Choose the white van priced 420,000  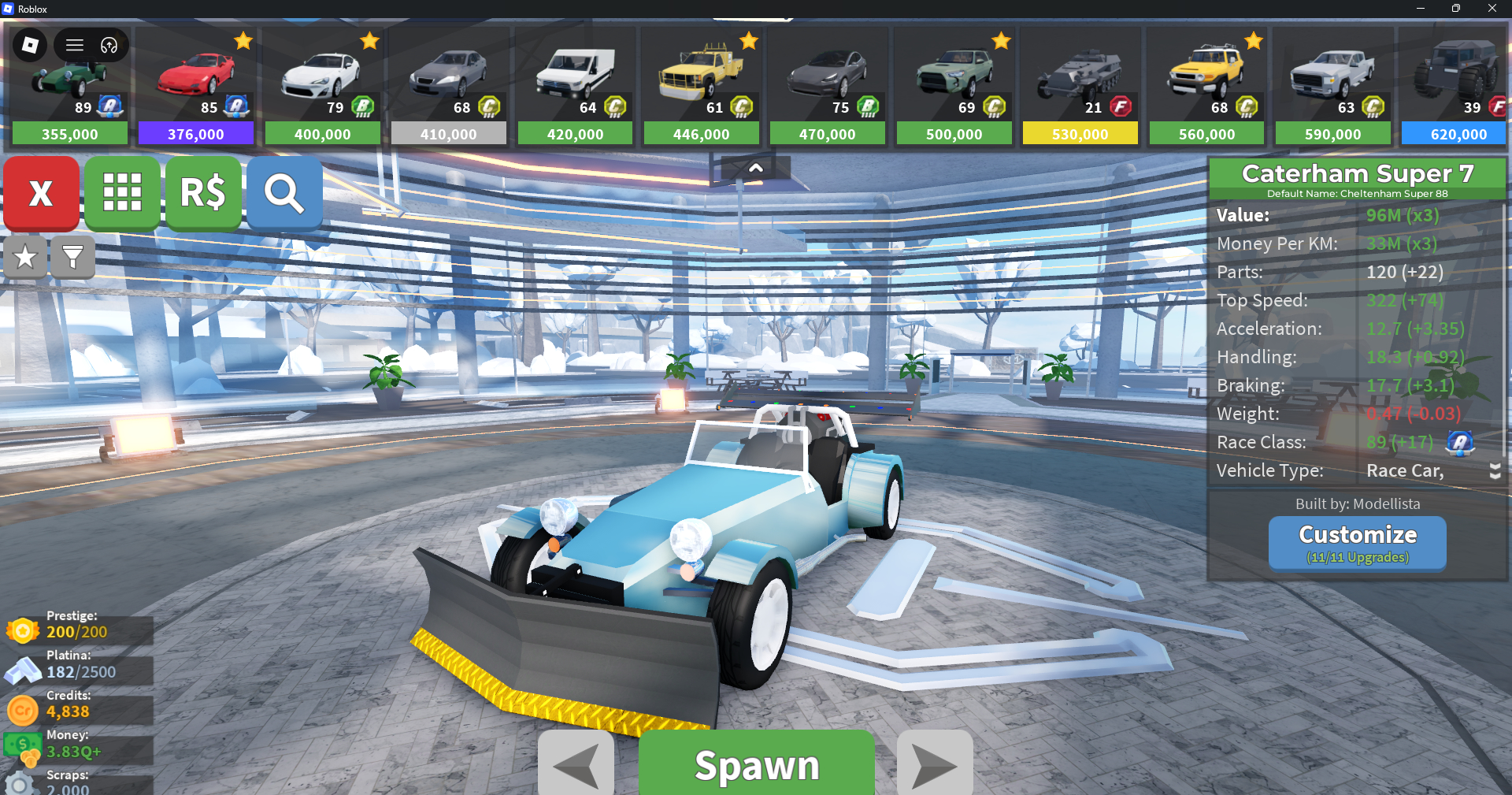(x=575, y=85)
